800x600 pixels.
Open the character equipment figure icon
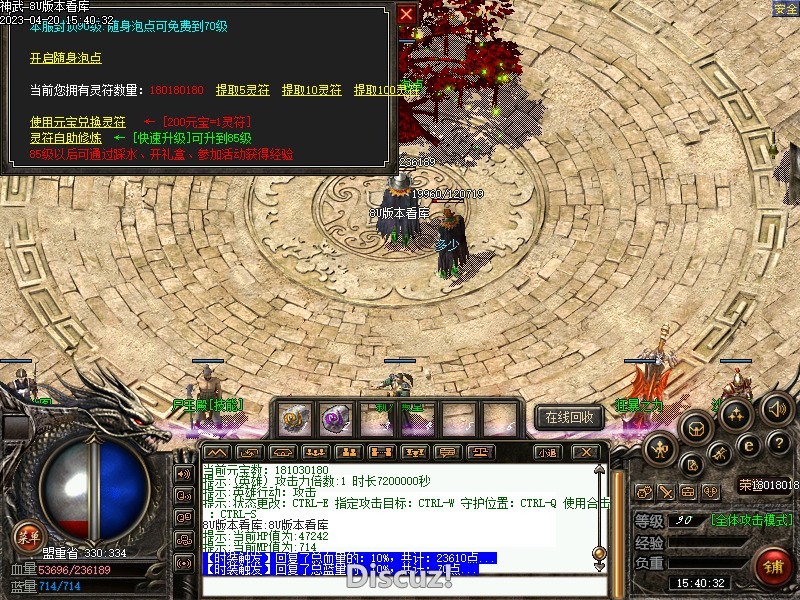tap(661, 449)
